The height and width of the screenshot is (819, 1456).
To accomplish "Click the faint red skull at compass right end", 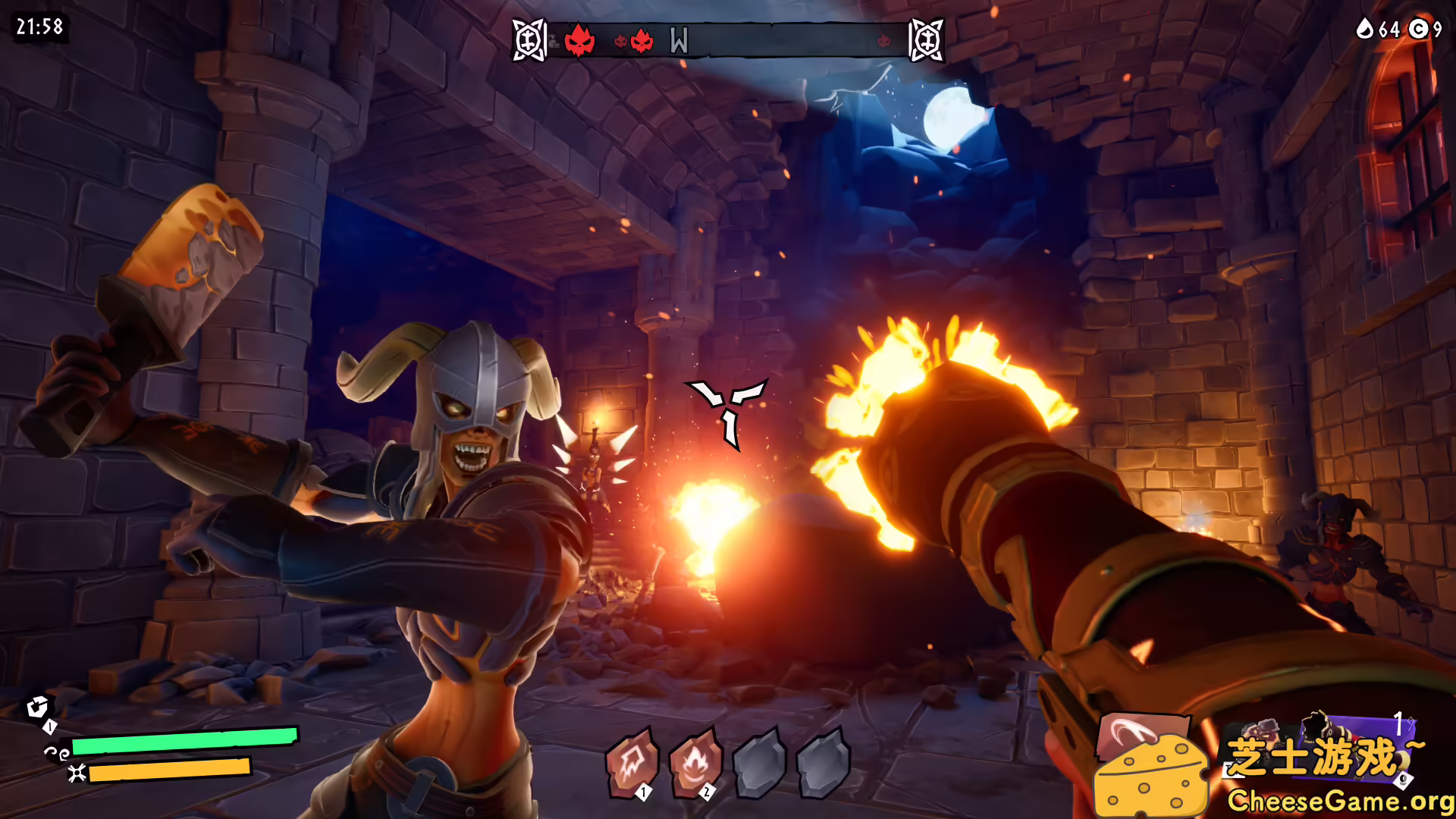I will [x=884, y=40].
